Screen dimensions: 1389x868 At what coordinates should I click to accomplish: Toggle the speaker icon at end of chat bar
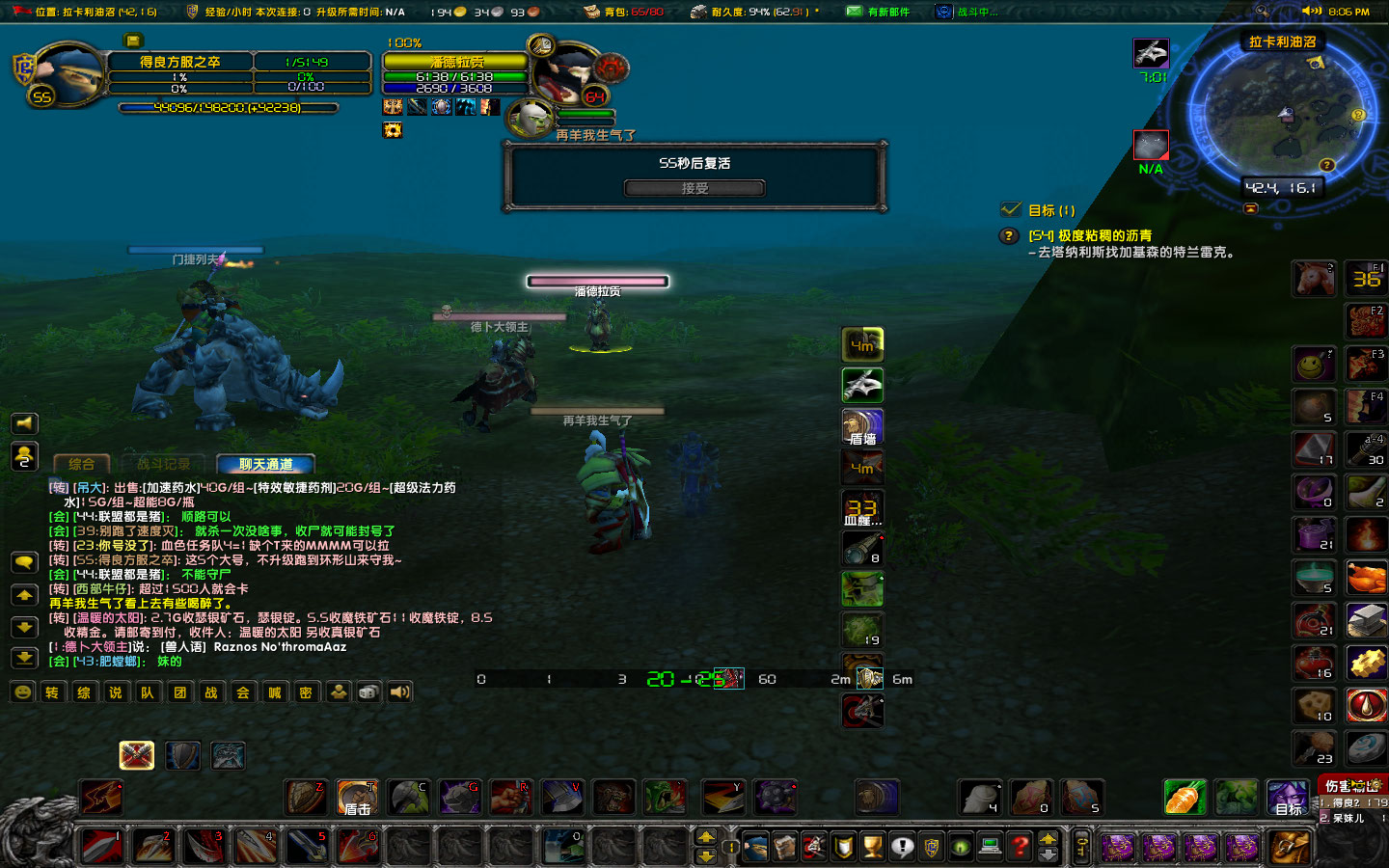coord(399,692)
